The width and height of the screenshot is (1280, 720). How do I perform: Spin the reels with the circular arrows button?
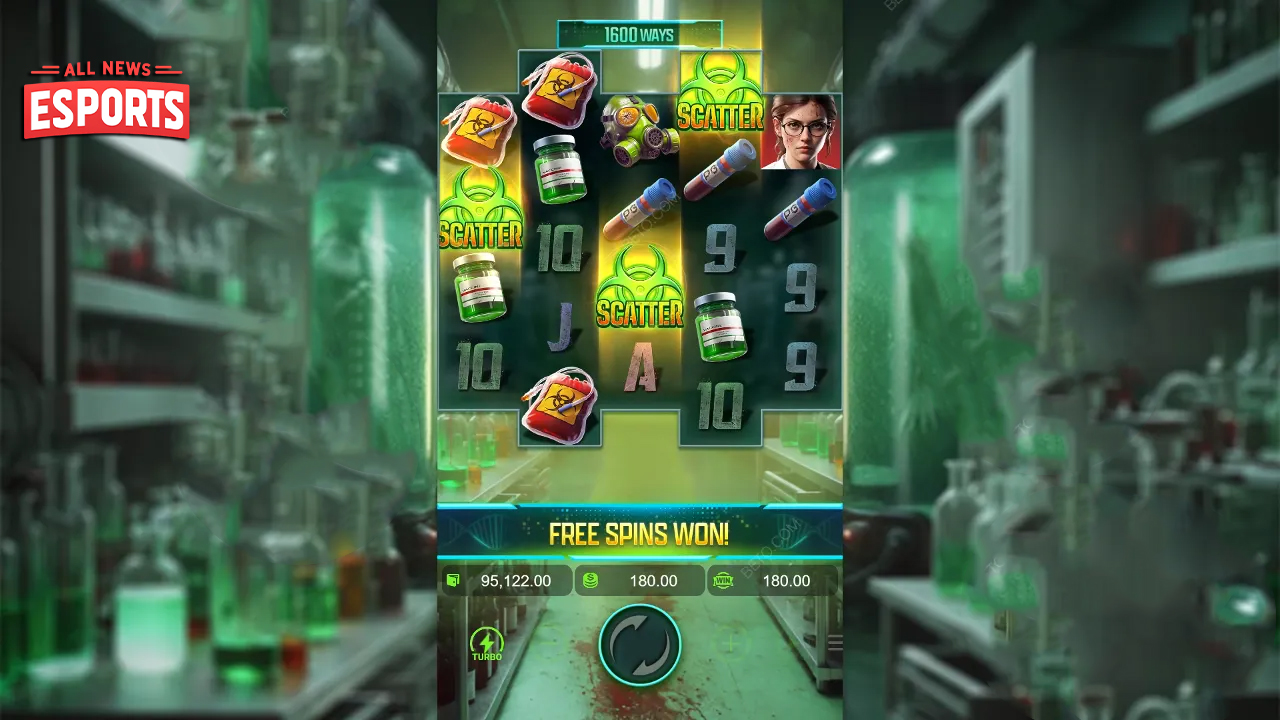pos(640,645)
